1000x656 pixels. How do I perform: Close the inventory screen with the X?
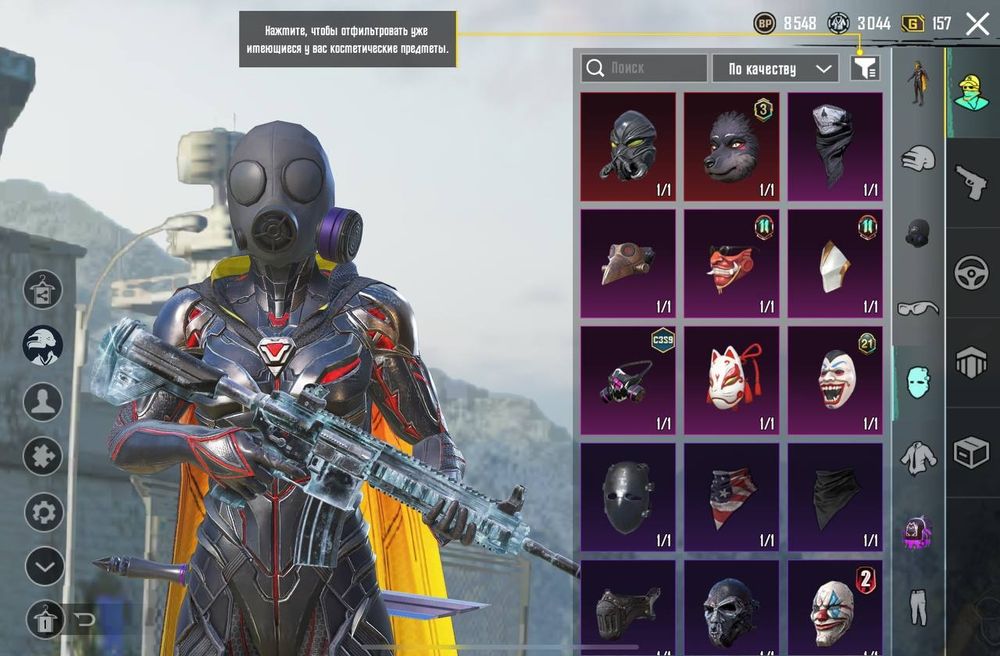point(977,24)
